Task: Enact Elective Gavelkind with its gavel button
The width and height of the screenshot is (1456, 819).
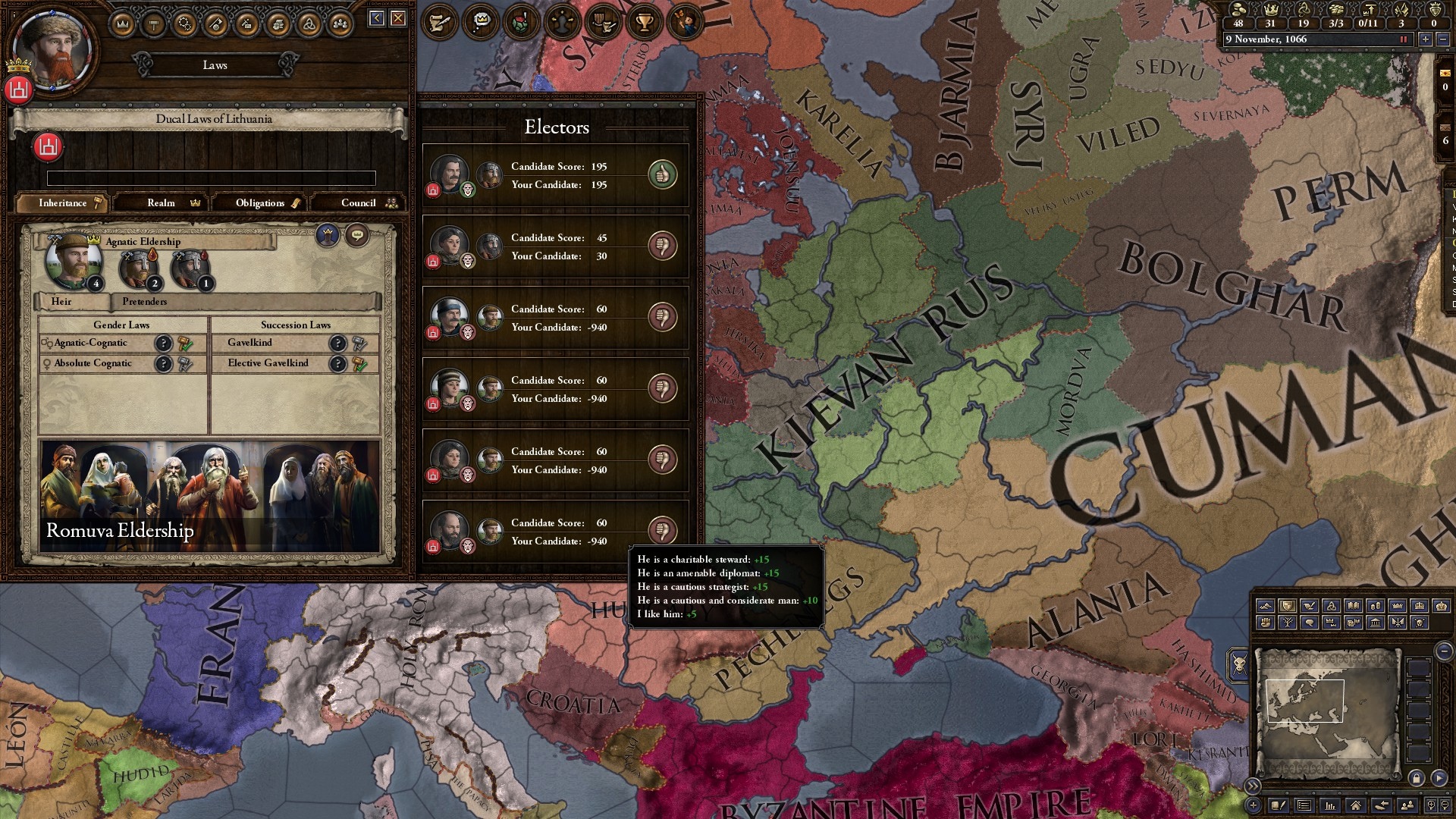Action: tap(359, 364)
